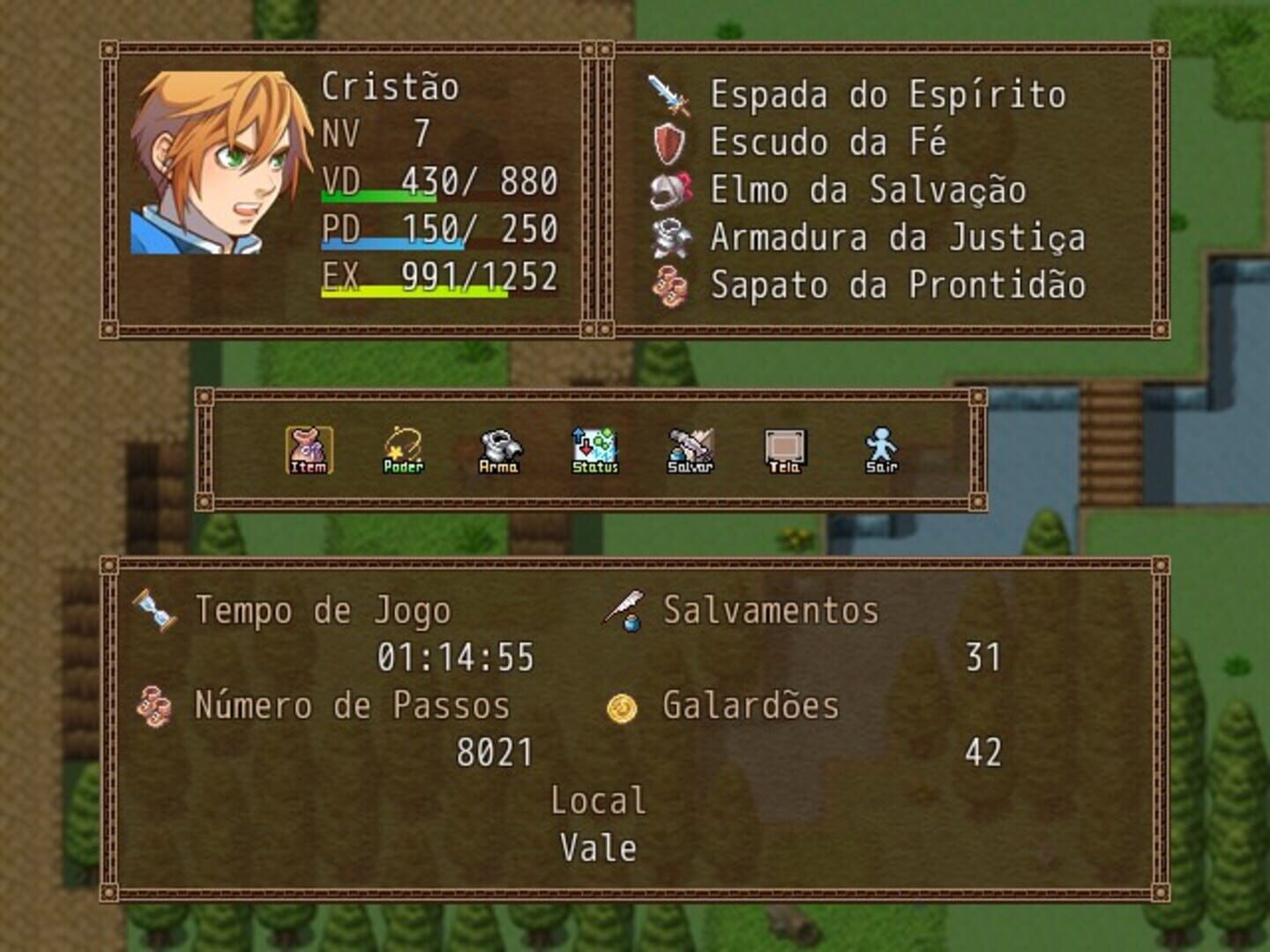
Task: Click the shield icon beside Escudo da Fé
Action: [x=669, y=144]
